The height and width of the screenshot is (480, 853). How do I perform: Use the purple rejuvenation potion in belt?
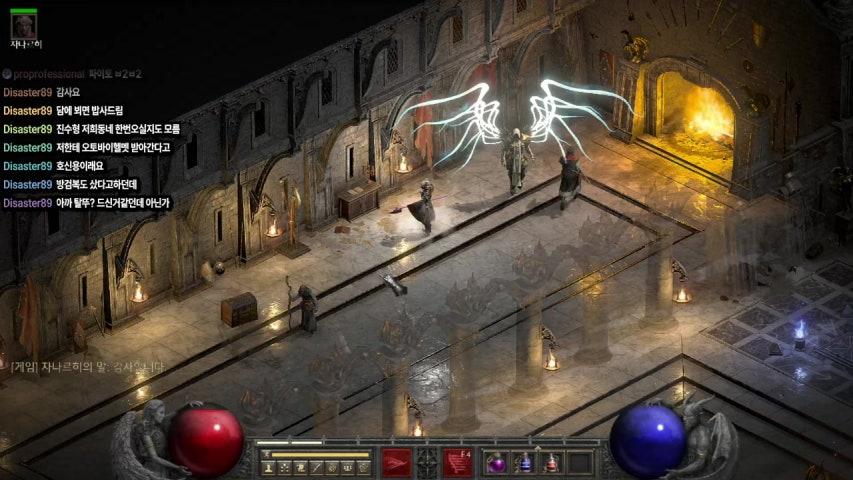[x=496, y=463]
